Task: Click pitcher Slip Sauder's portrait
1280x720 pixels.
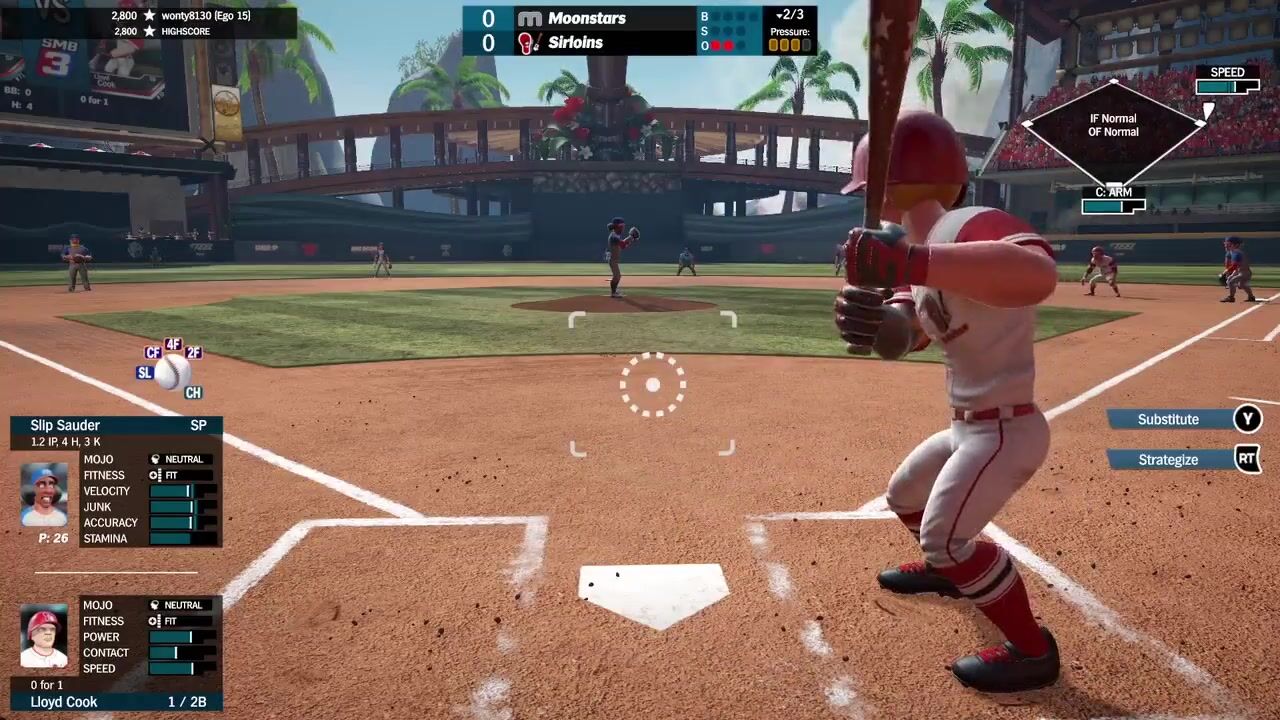Action: [x=44, y=494]
